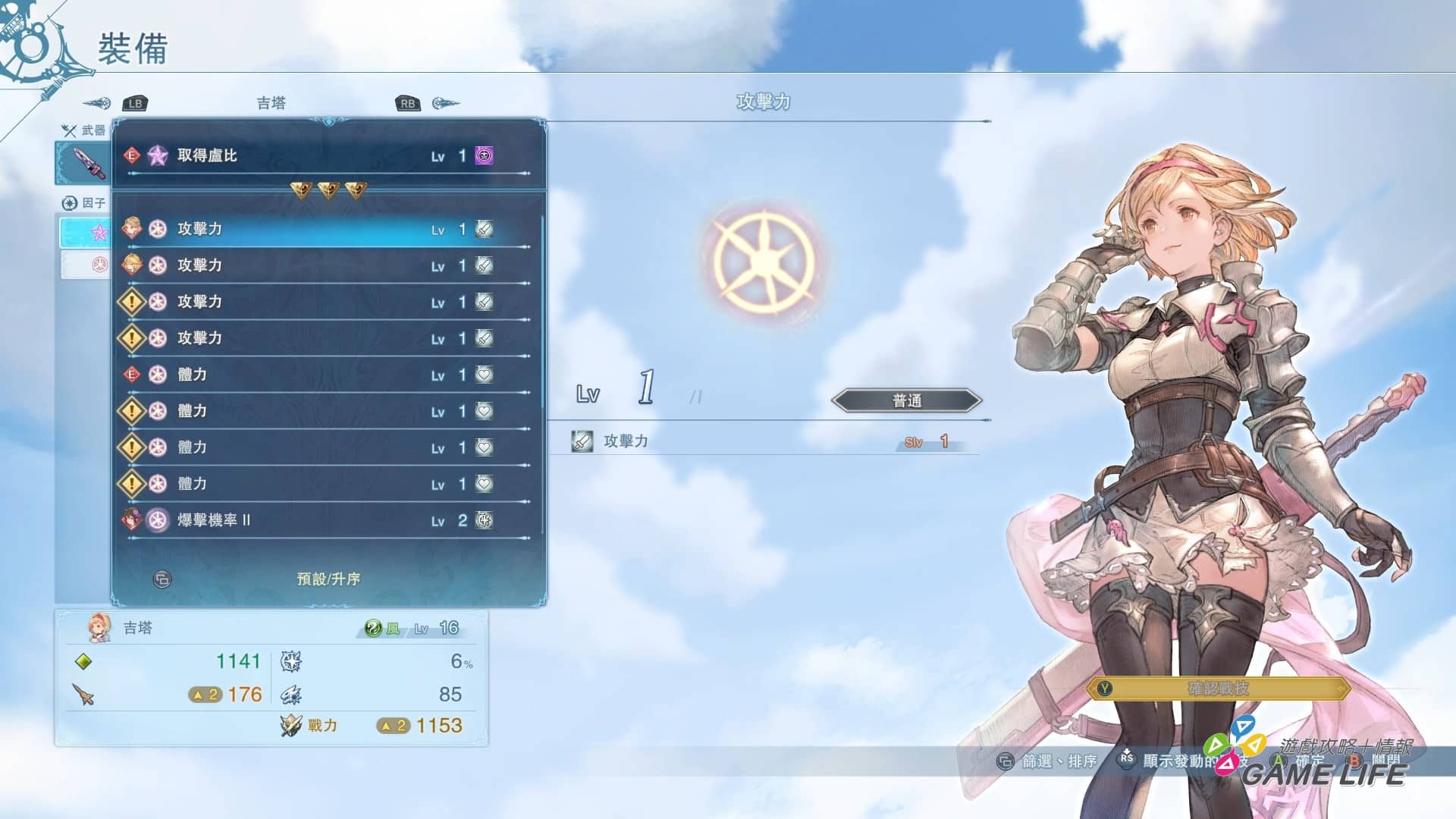Open the weapon slot with the sword
This screenshot has height=819, width=1456.
tap(85, 162)
